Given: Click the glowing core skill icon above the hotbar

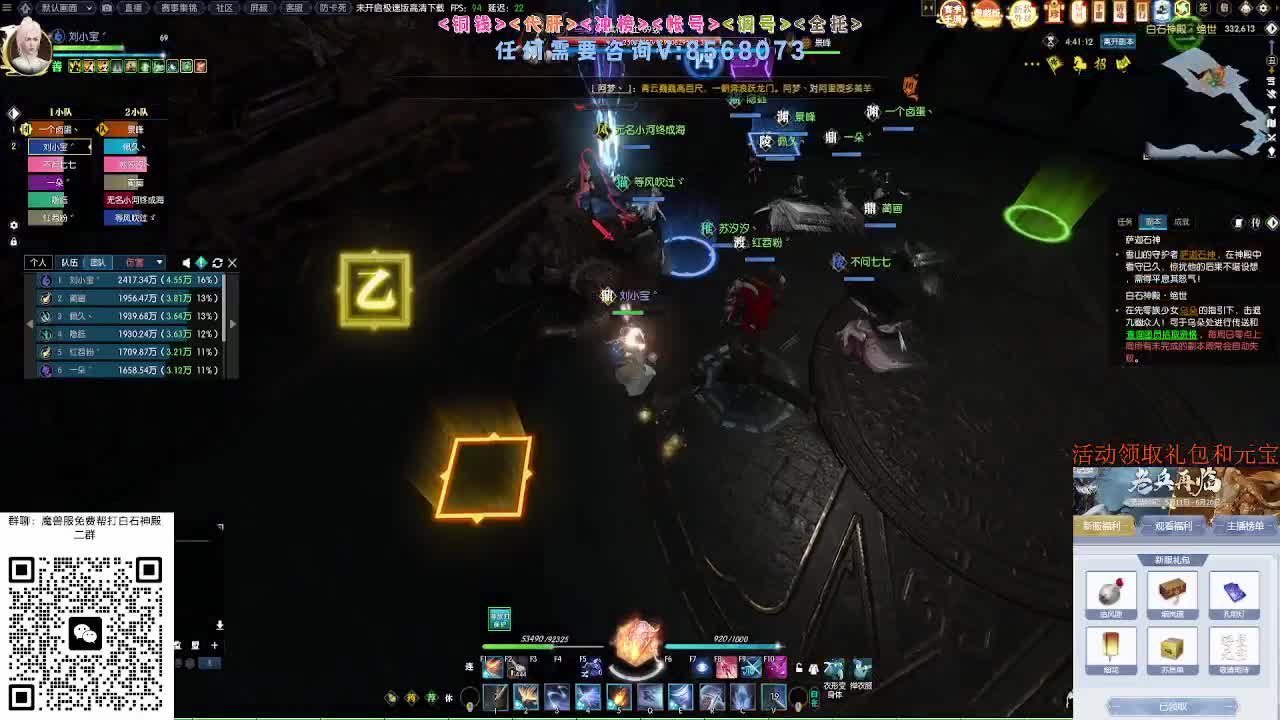Looking at the screenshot, I should tap(636, 646).
